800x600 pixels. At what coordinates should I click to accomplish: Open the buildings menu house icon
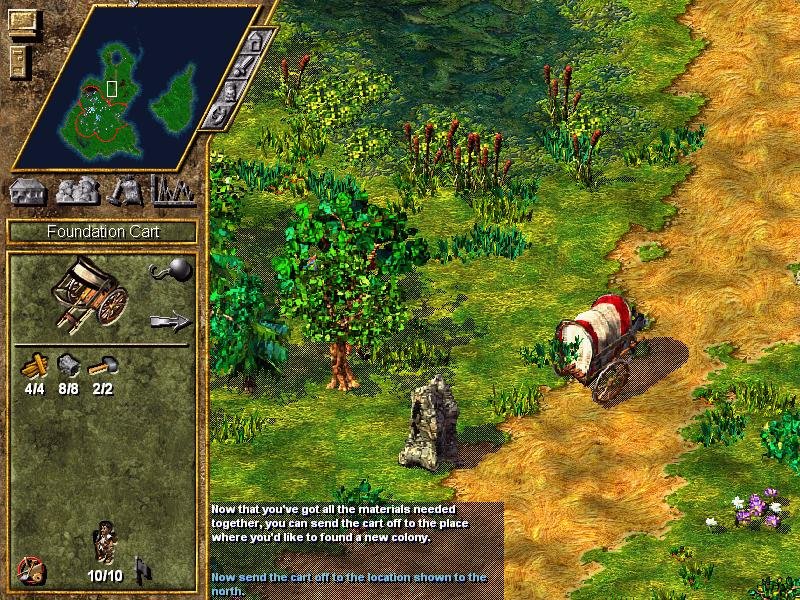(28, 190)
